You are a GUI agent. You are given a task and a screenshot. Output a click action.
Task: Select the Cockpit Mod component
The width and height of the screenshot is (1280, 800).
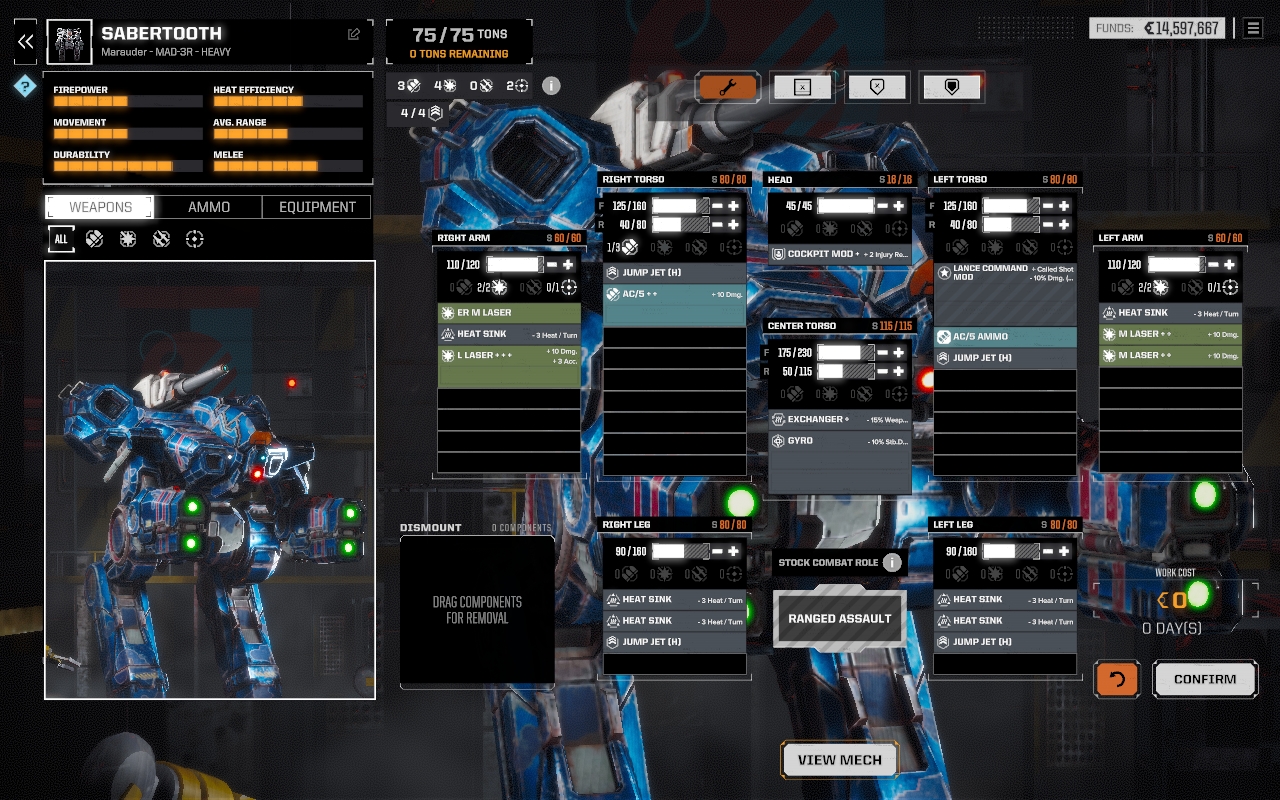pyautogui.click(x=839, y=254)
